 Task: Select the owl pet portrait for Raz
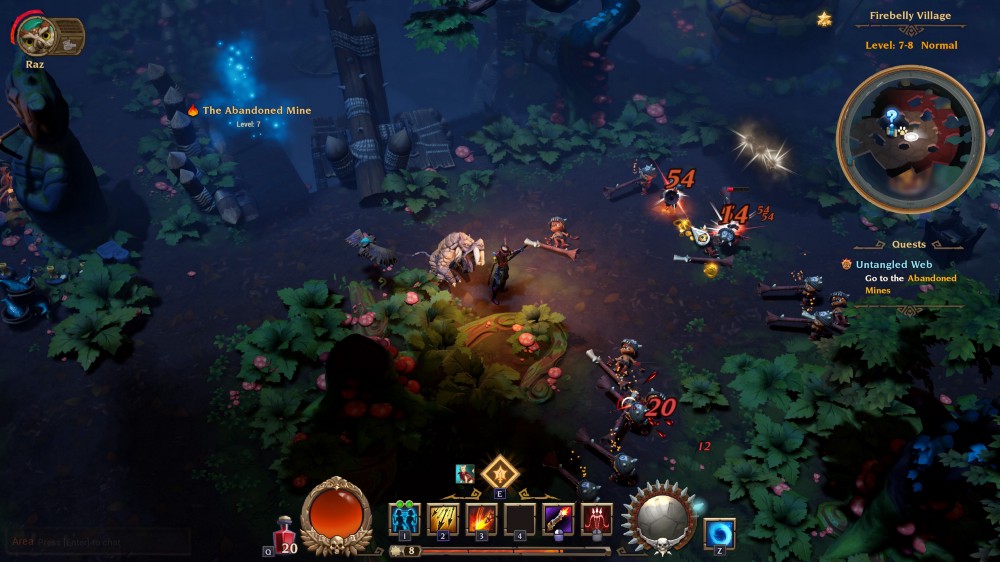[37, 35]
